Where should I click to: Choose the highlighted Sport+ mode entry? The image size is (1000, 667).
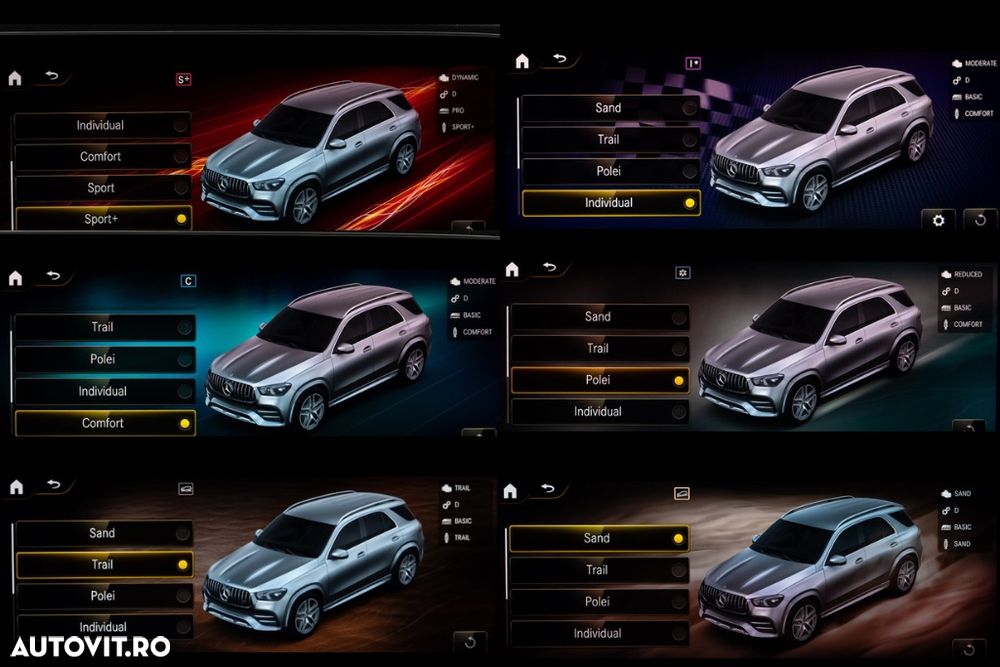pyautogui.click(x=102, y=219)
